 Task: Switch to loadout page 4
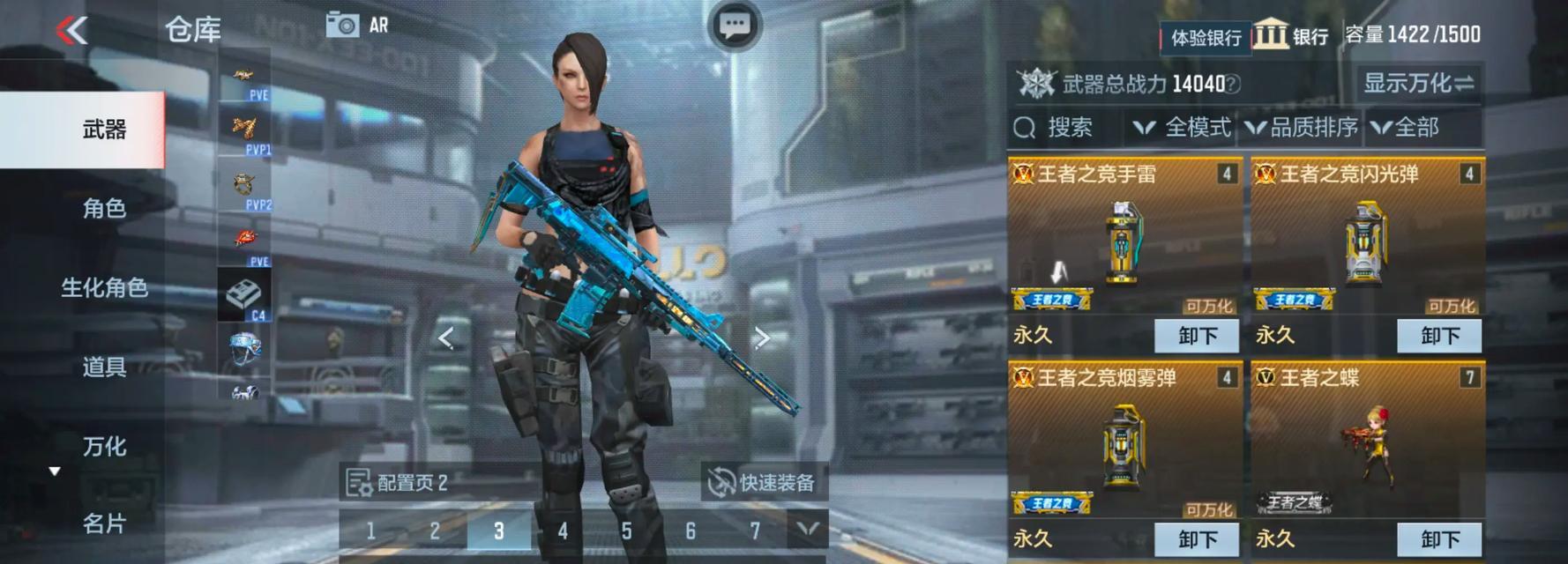[x=563, y=531]
